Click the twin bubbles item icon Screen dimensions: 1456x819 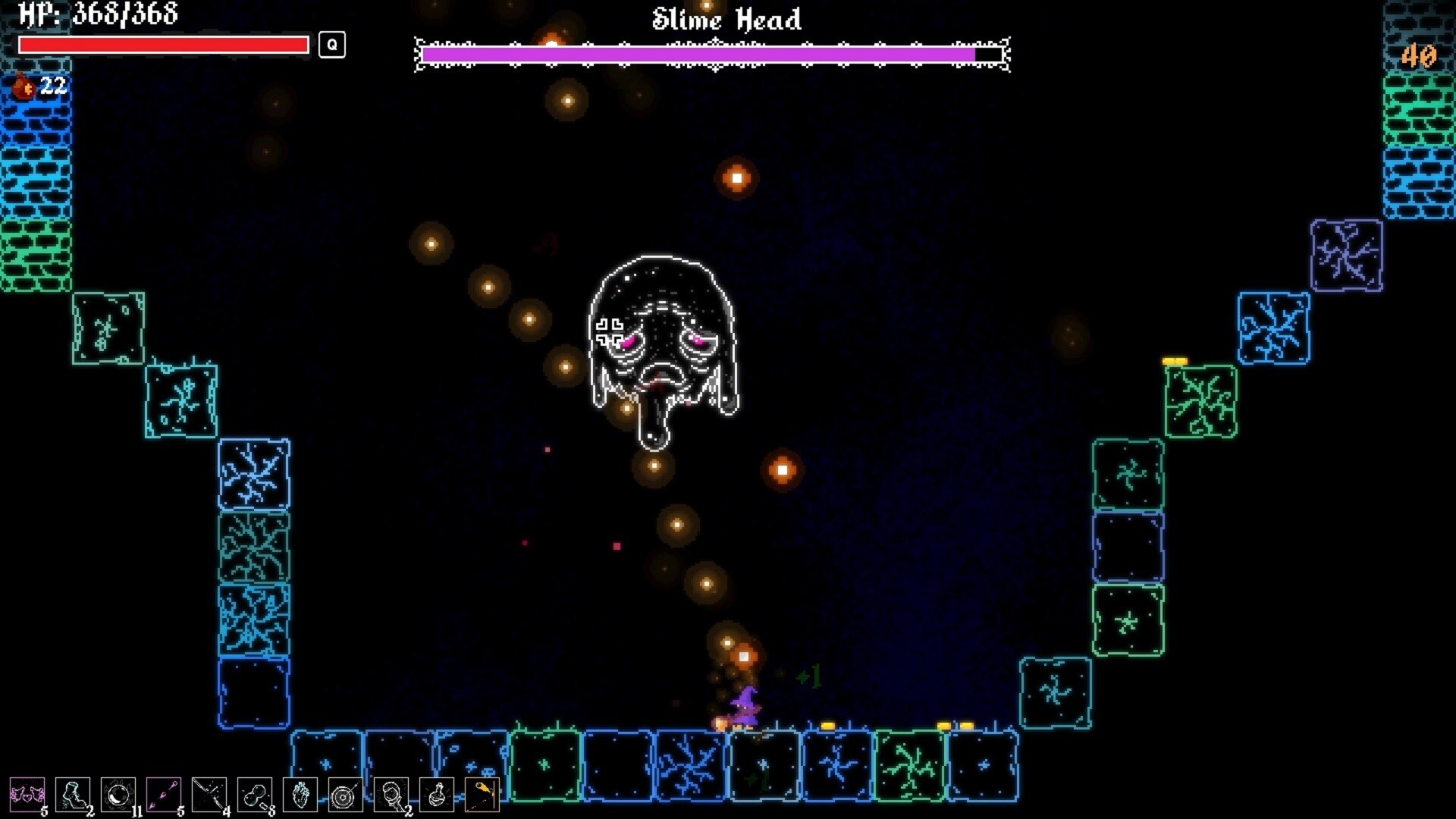click(255, 795)
